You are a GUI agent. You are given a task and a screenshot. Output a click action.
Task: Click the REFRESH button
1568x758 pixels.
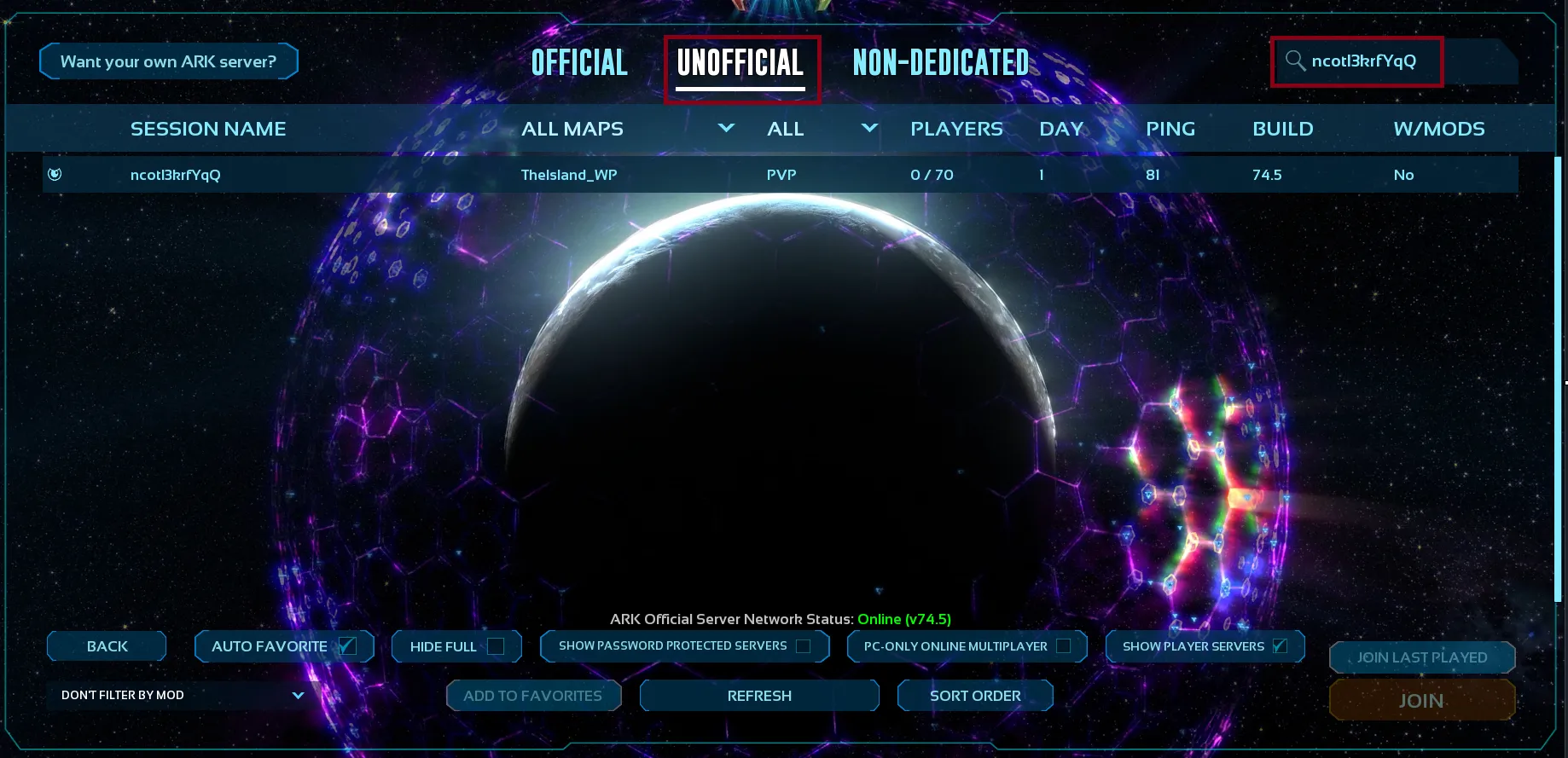click(x=758, y=695)
